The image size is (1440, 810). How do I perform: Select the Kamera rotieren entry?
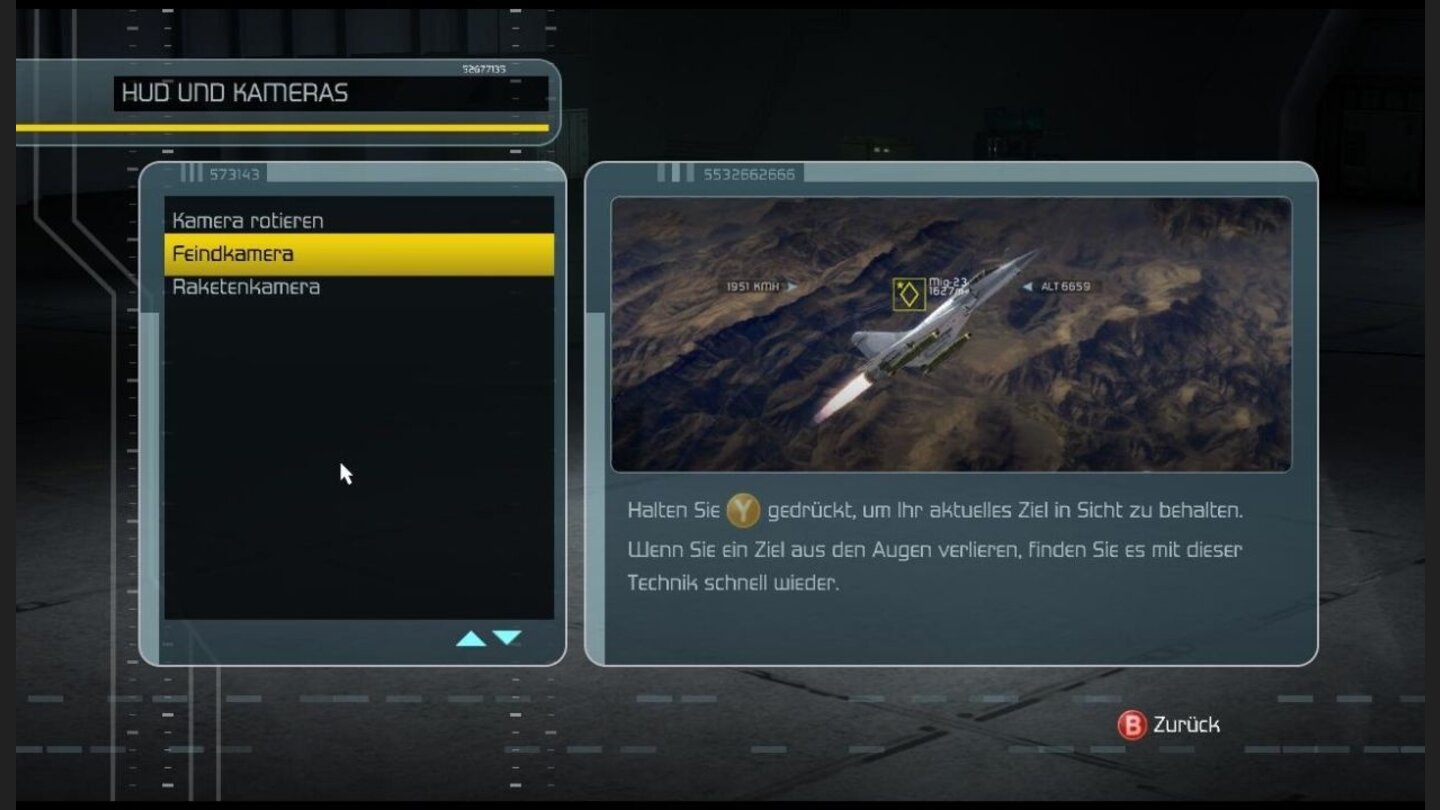tap(248, 220)
